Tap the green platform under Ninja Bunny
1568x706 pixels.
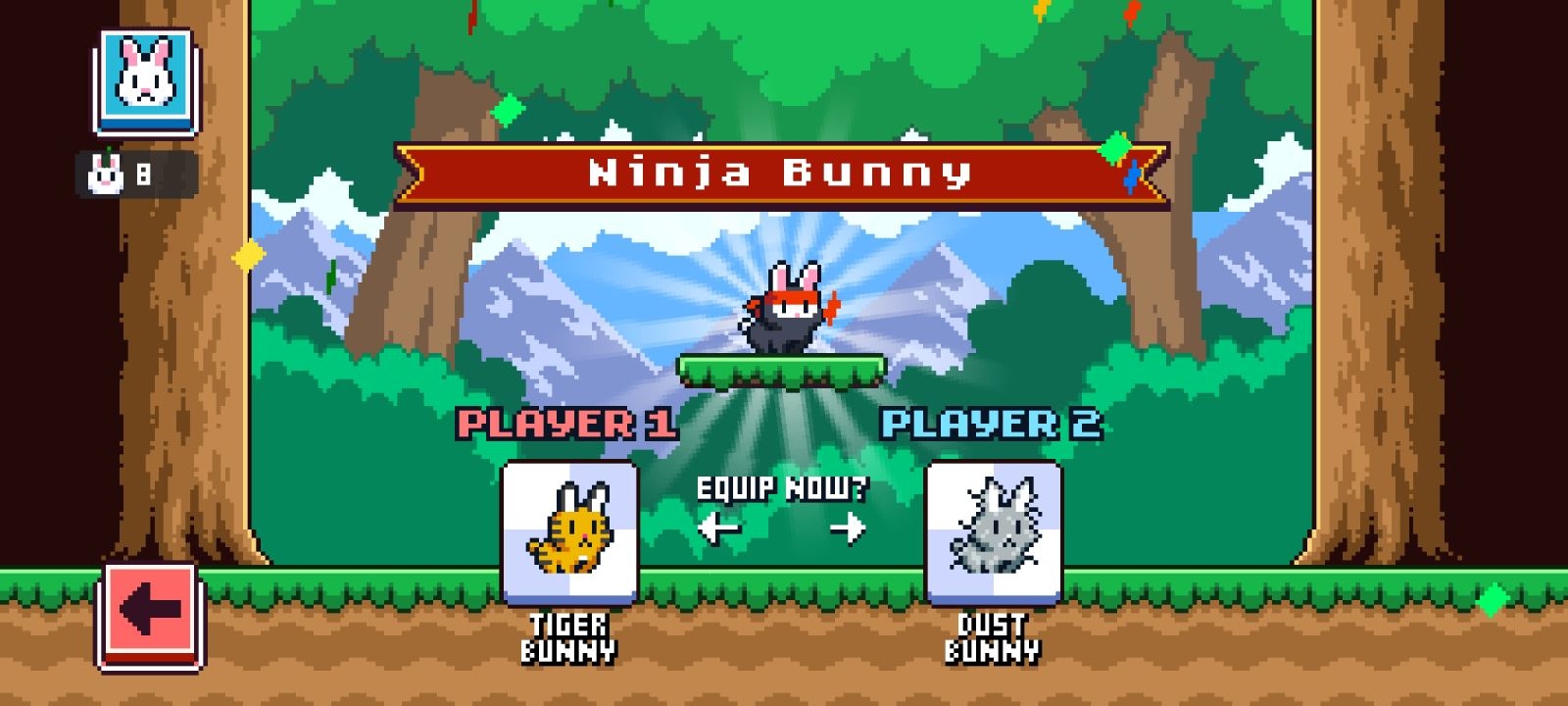[779, 371]
